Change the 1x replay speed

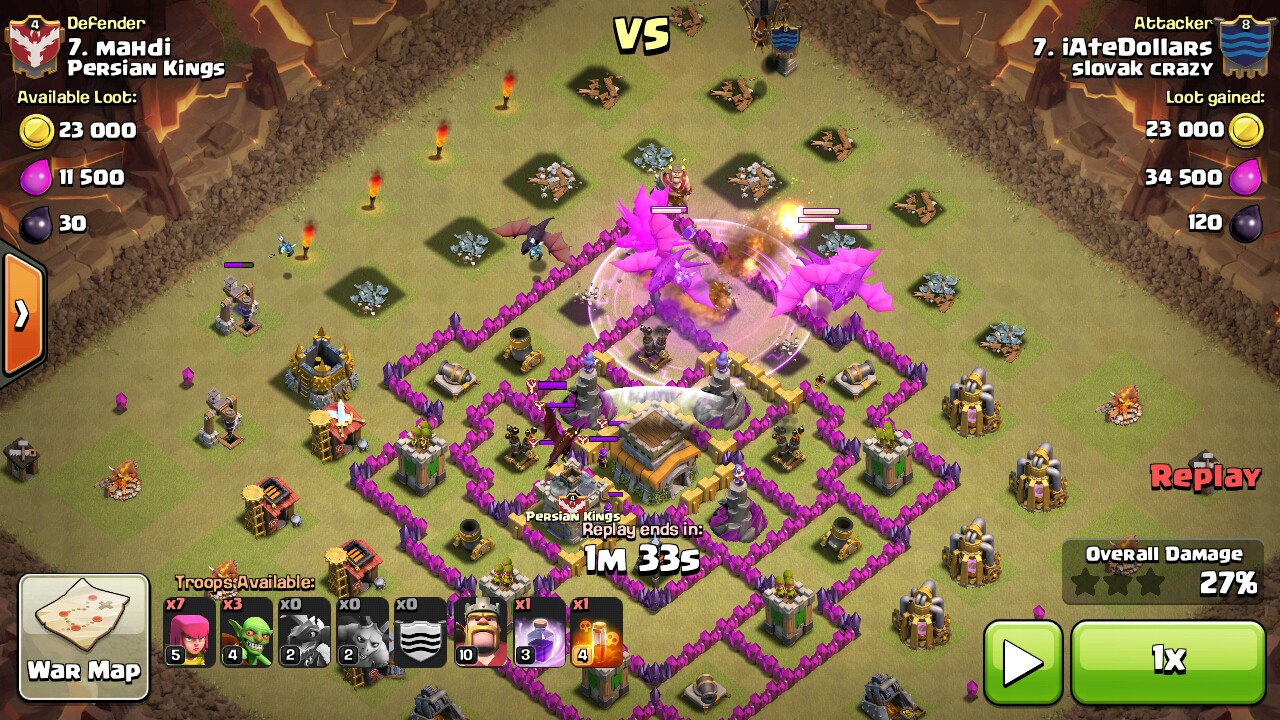1168,661
